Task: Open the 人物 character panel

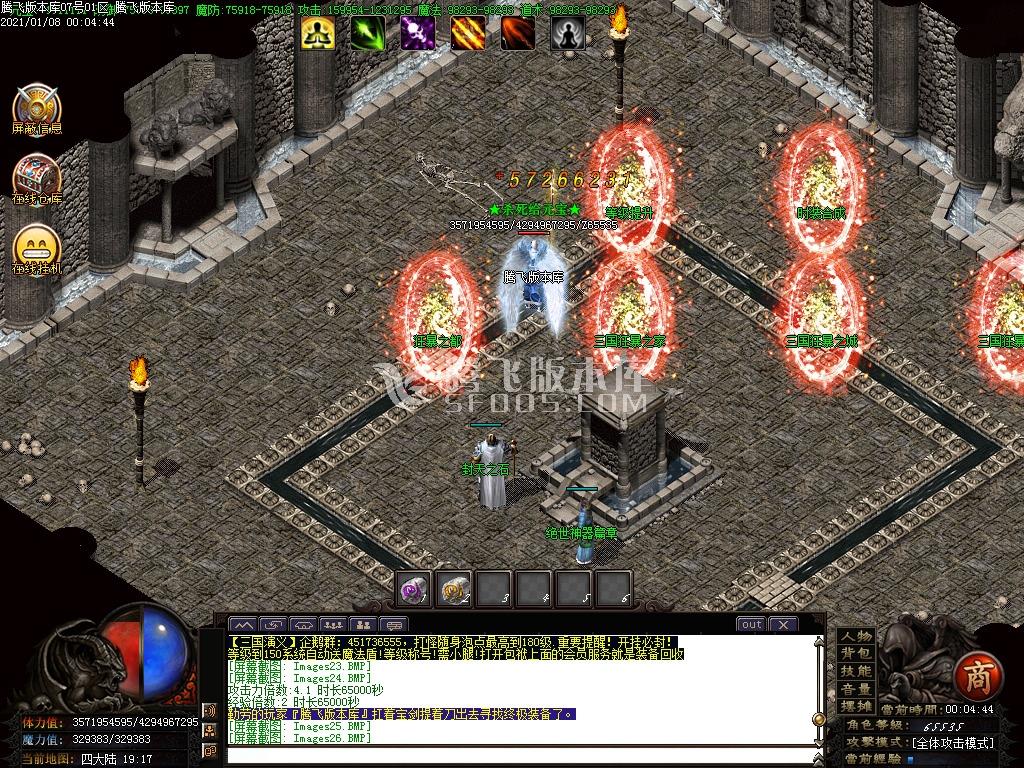Action: coord(856,637)
